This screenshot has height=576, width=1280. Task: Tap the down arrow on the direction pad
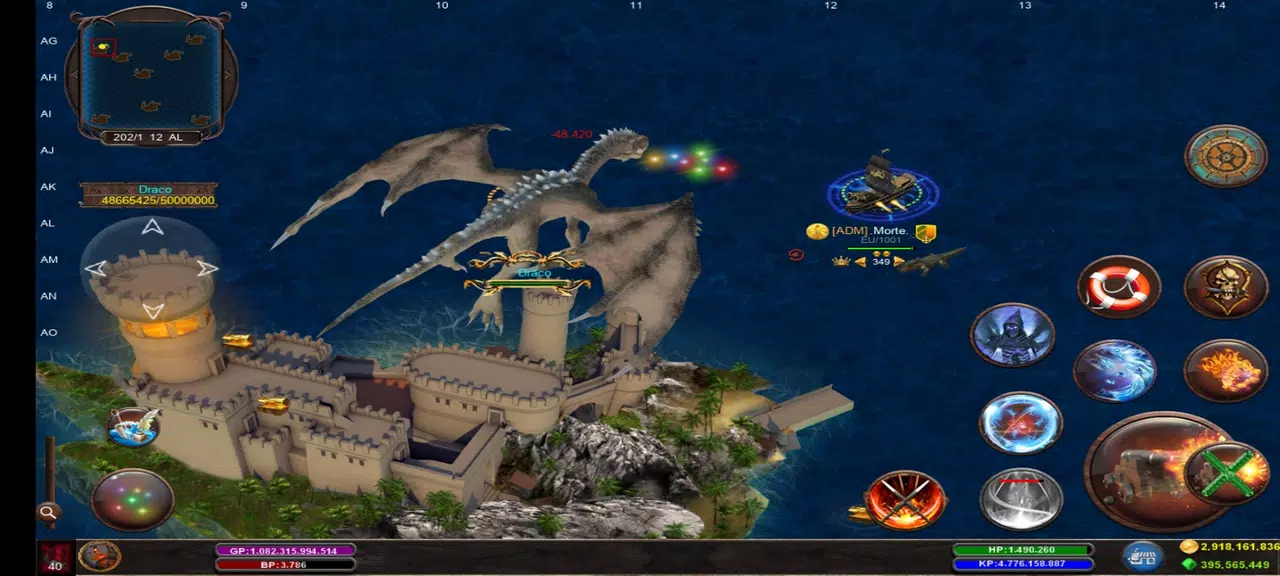[x=152, y=310]
